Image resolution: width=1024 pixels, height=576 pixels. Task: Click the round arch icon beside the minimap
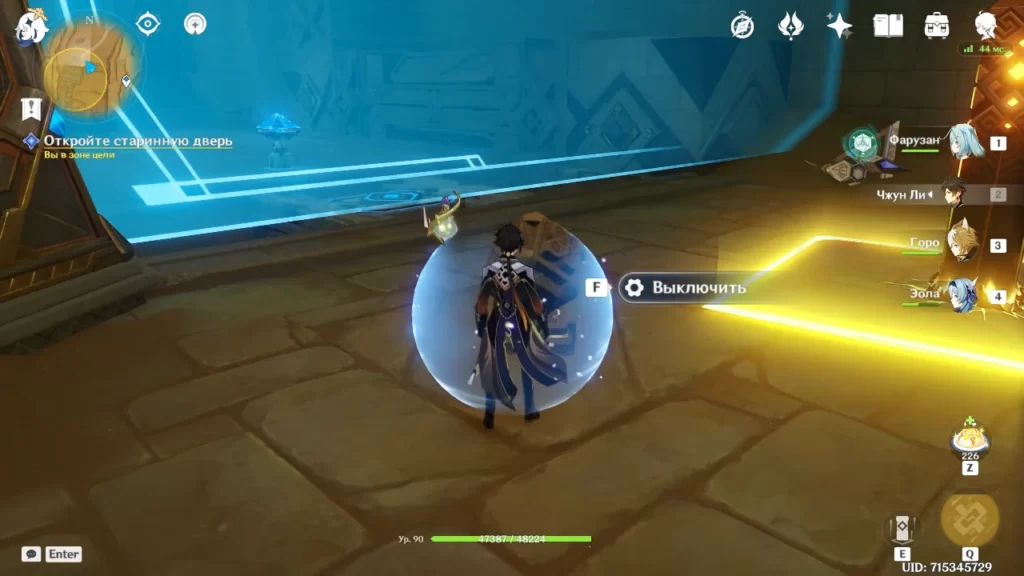195,24
